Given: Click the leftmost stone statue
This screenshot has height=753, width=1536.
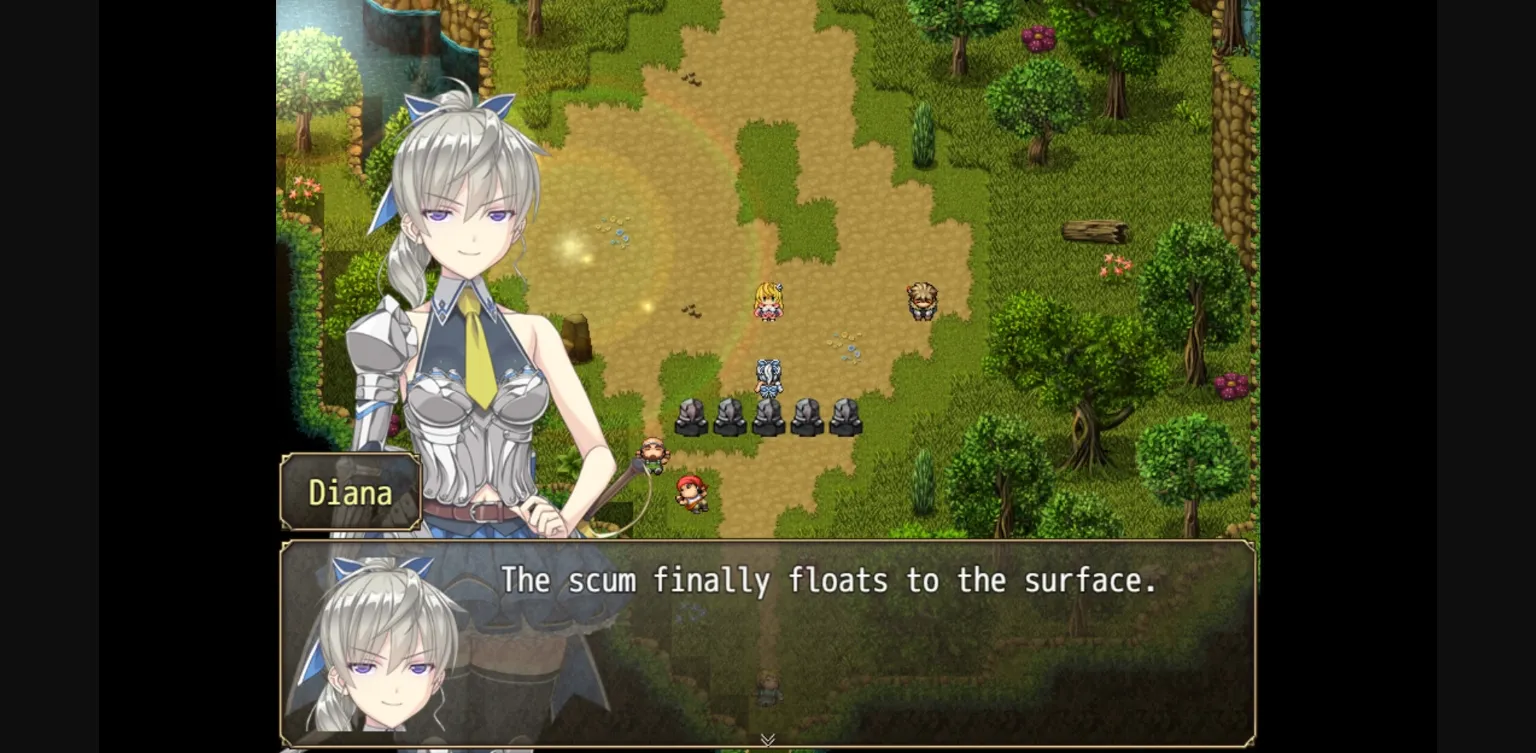Looking at the screenshot, I should coord(690,420).
